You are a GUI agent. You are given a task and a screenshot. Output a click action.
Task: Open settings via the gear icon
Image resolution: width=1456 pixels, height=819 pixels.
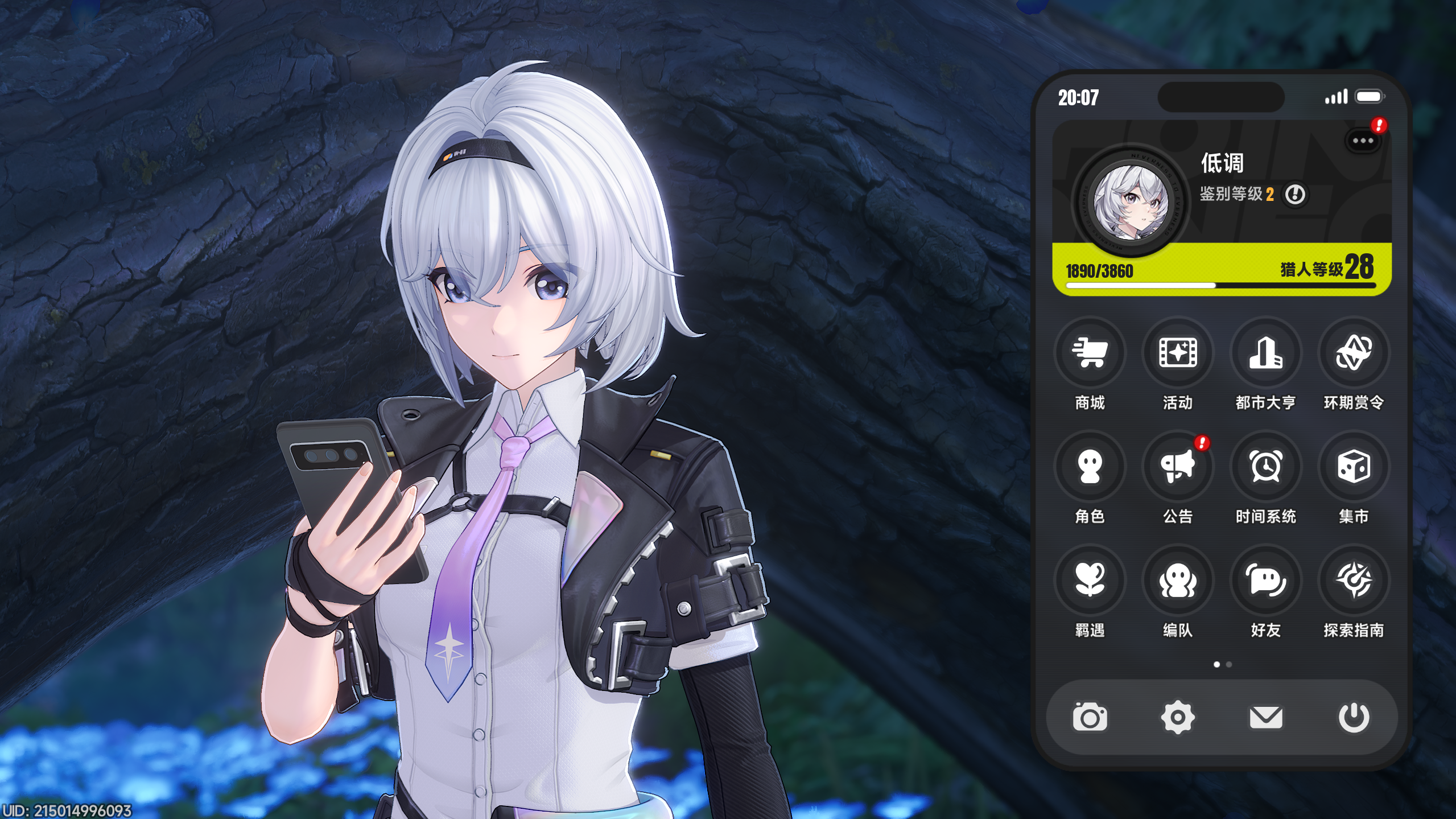coord(1178,717)
